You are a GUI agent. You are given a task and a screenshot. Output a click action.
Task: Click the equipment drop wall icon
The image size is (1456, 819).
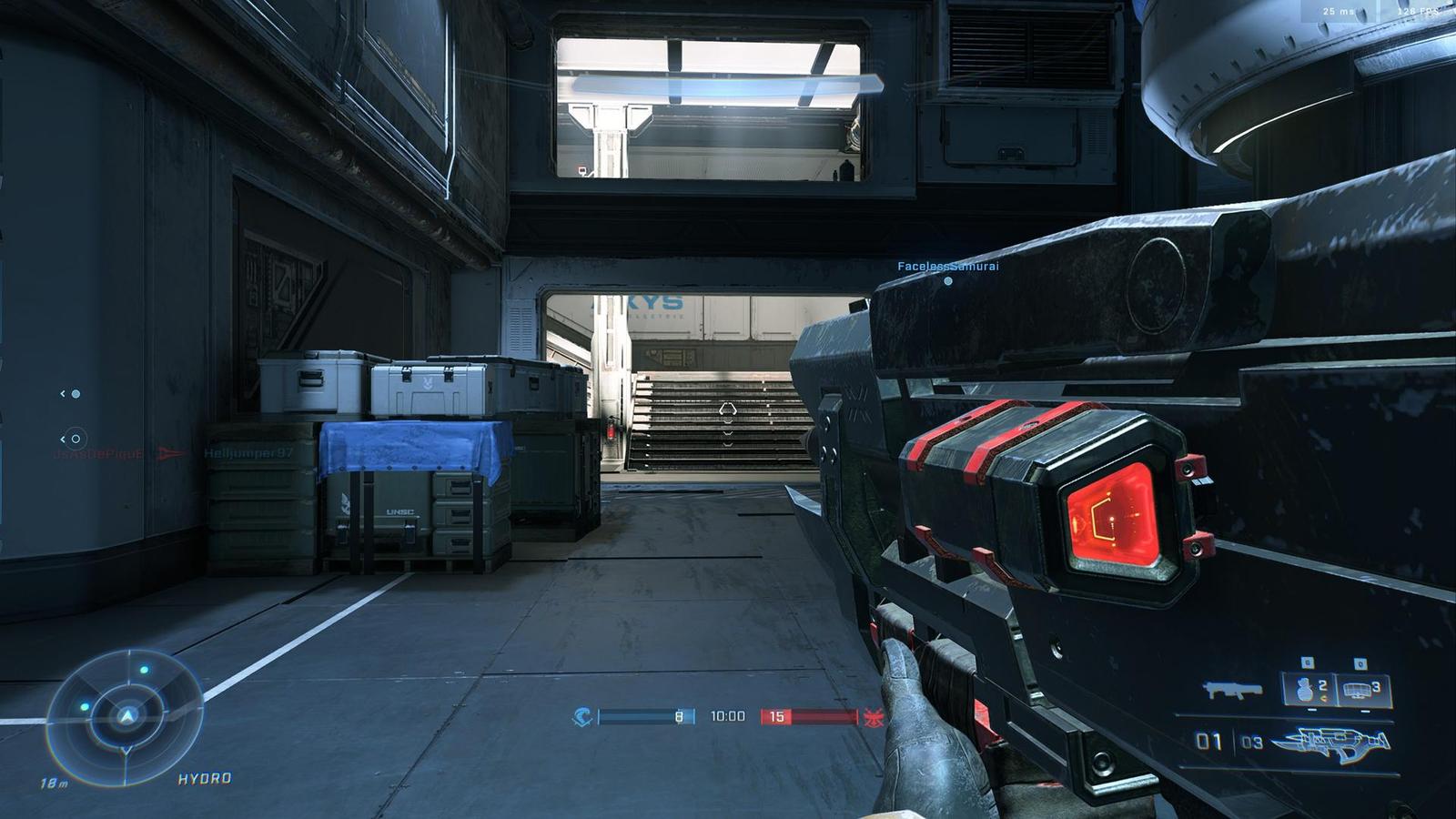point(1356,689)
